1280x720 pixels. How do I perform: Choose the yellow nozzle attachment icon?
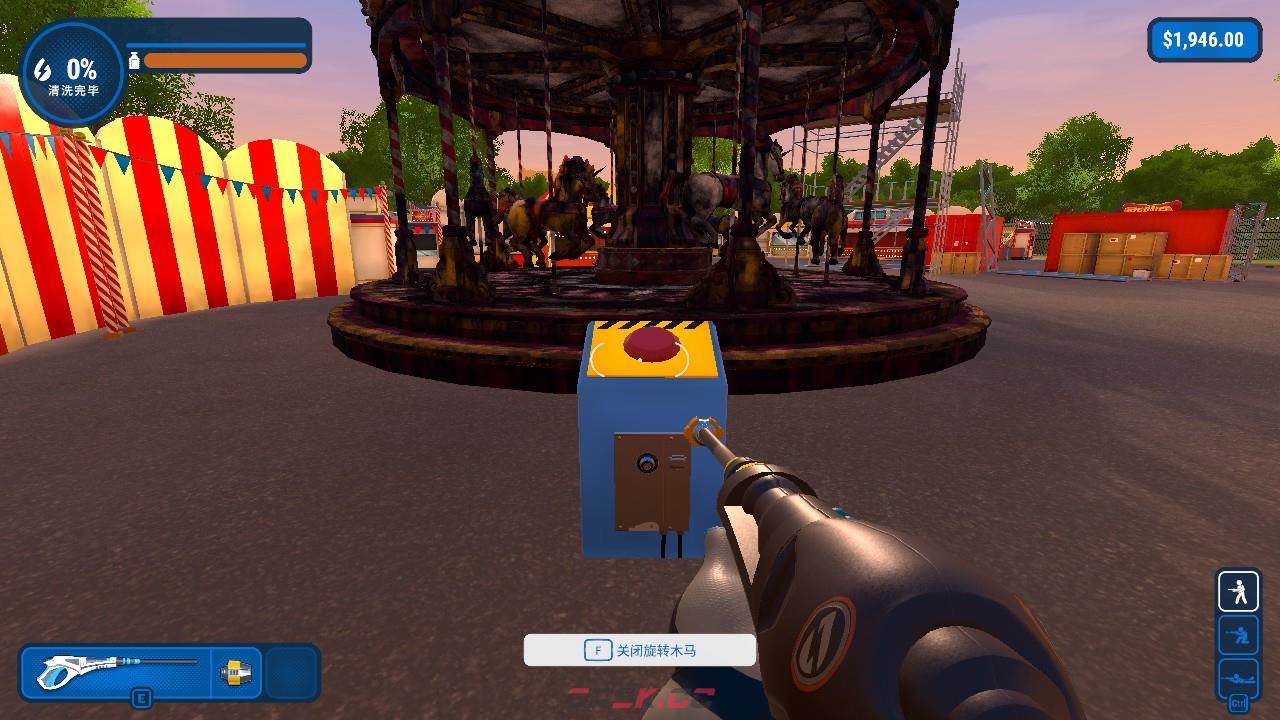click(x=237, y=672)
